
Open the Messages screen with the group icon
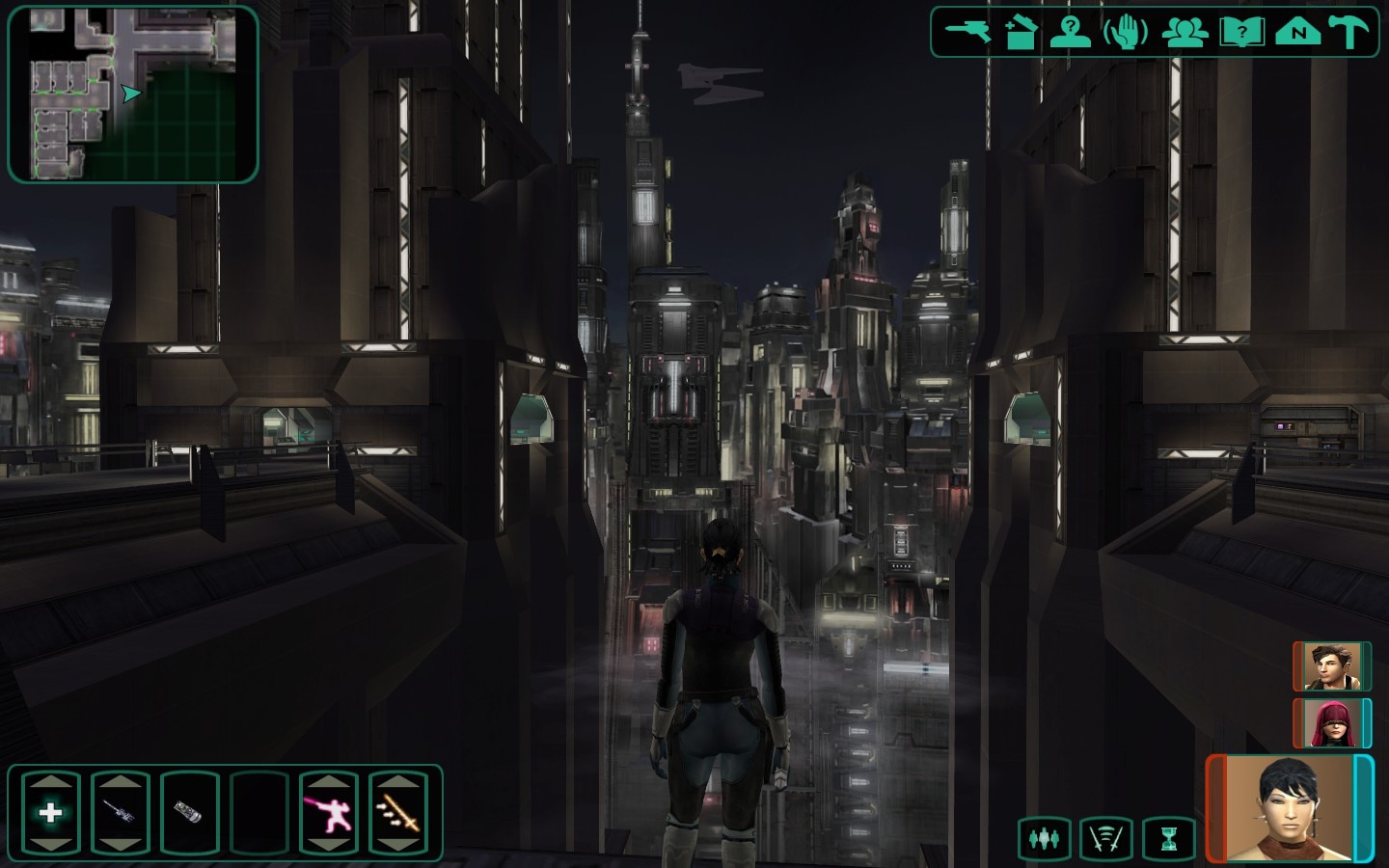[1185, 31]
